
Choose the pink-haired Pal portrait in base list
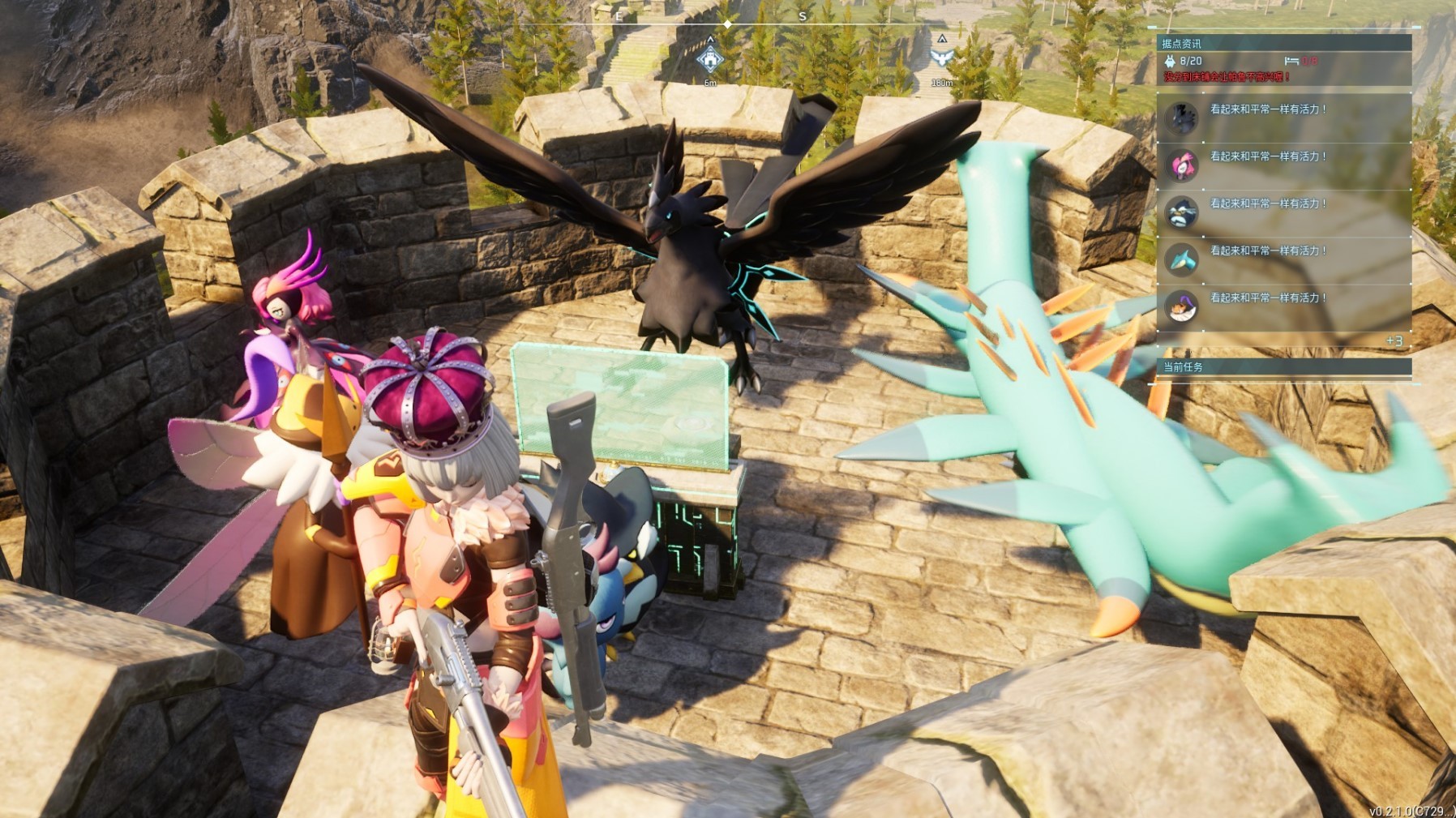(1181, 165)
